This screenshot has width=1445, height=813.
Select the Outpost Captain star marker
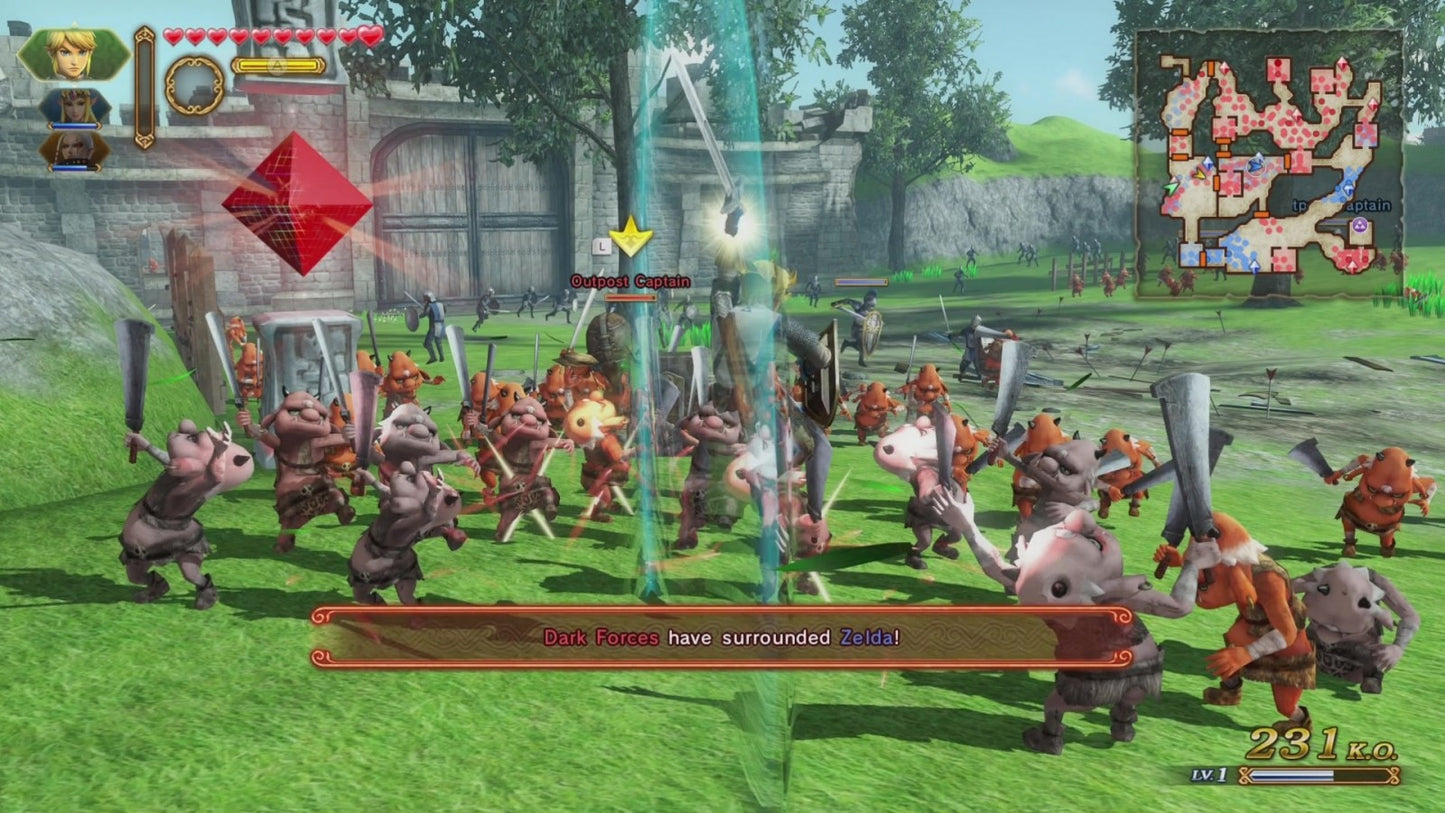631,238
